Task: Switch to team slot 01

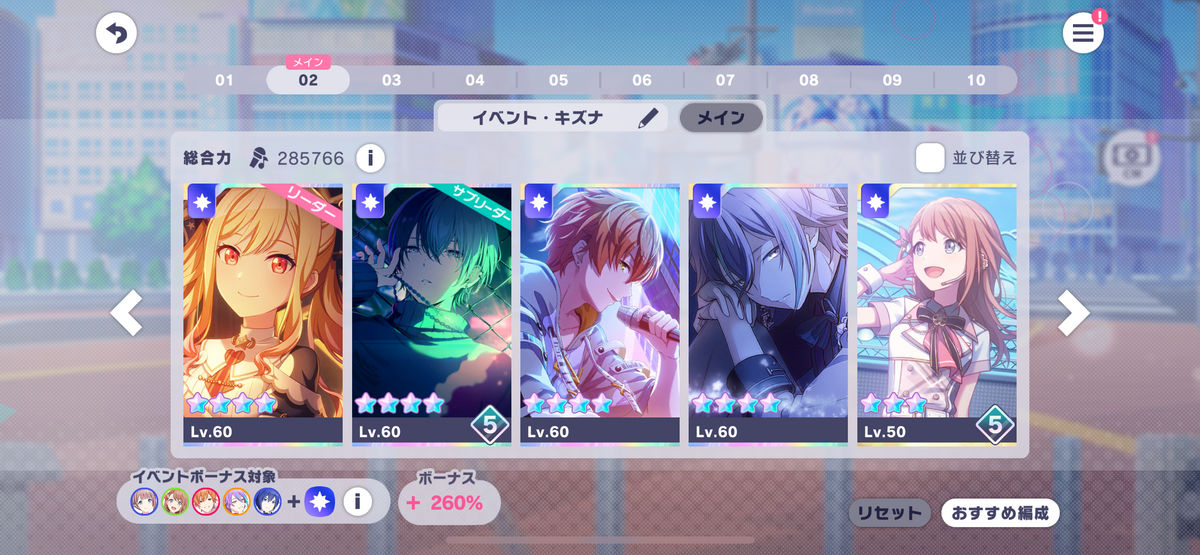Action: click(x=224, y=80)
